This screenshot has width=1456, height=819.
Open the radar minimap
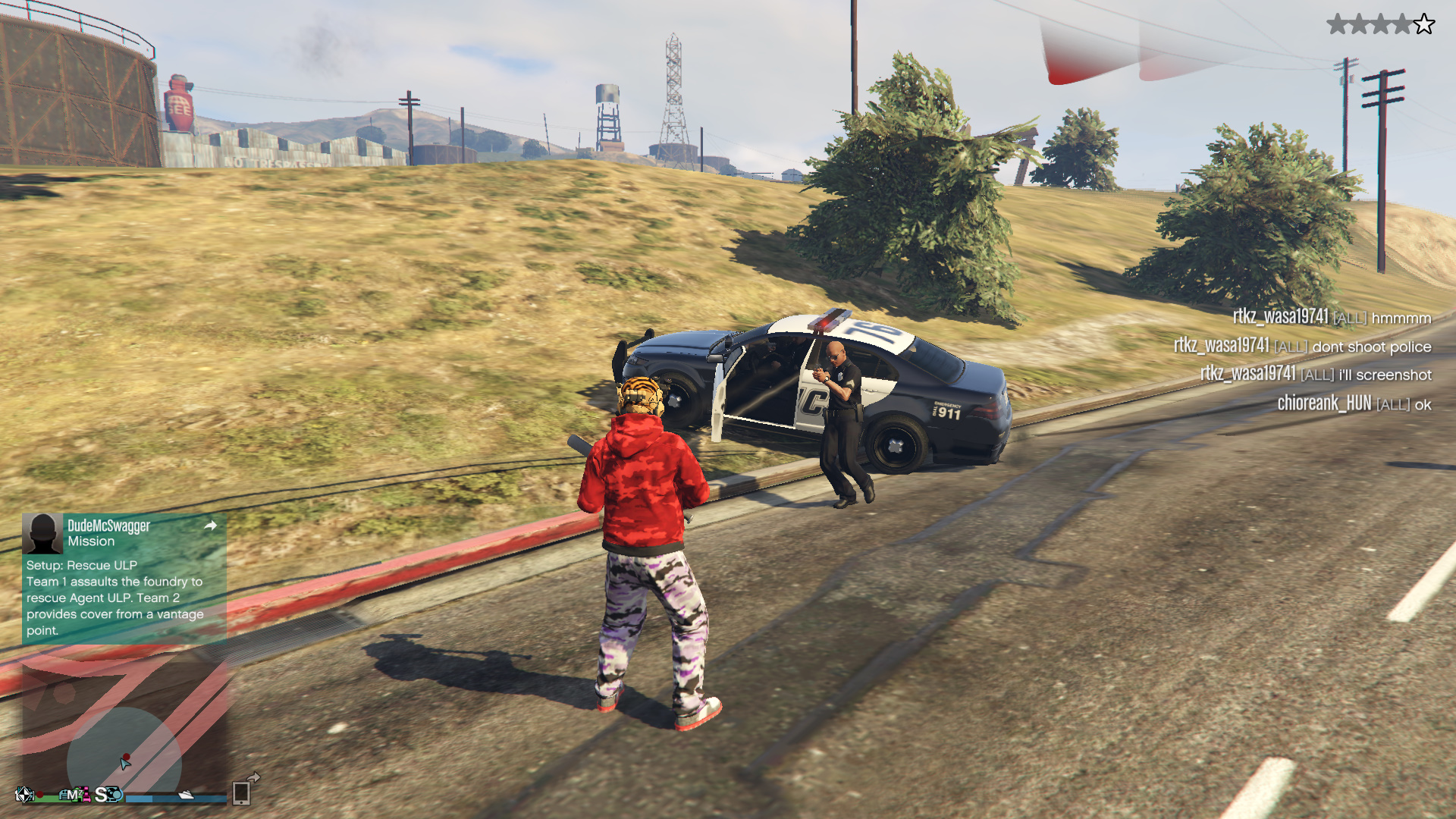[x=125, y=728]
